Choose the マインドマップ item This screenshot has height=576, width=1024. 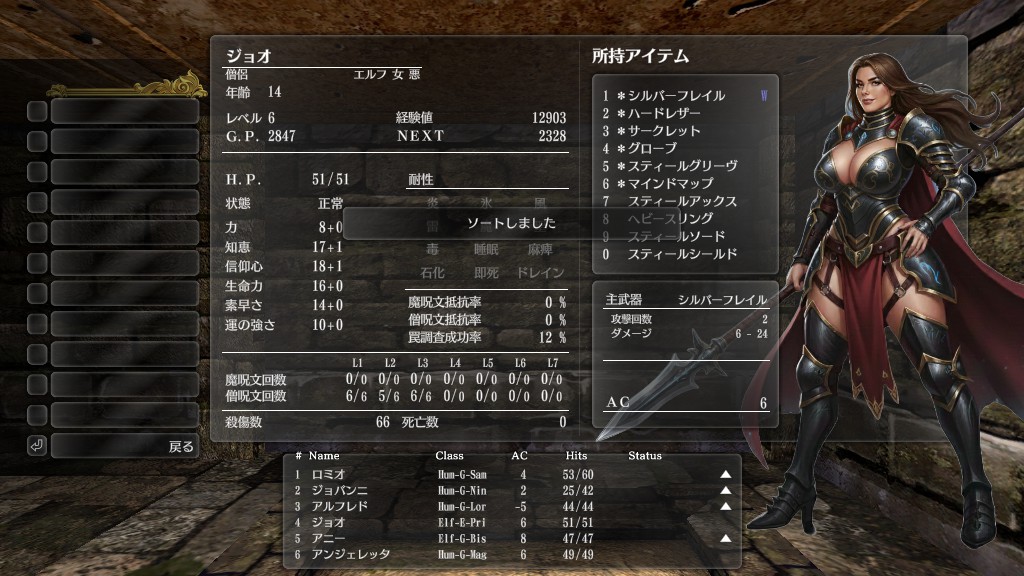[x=670, y=184]
